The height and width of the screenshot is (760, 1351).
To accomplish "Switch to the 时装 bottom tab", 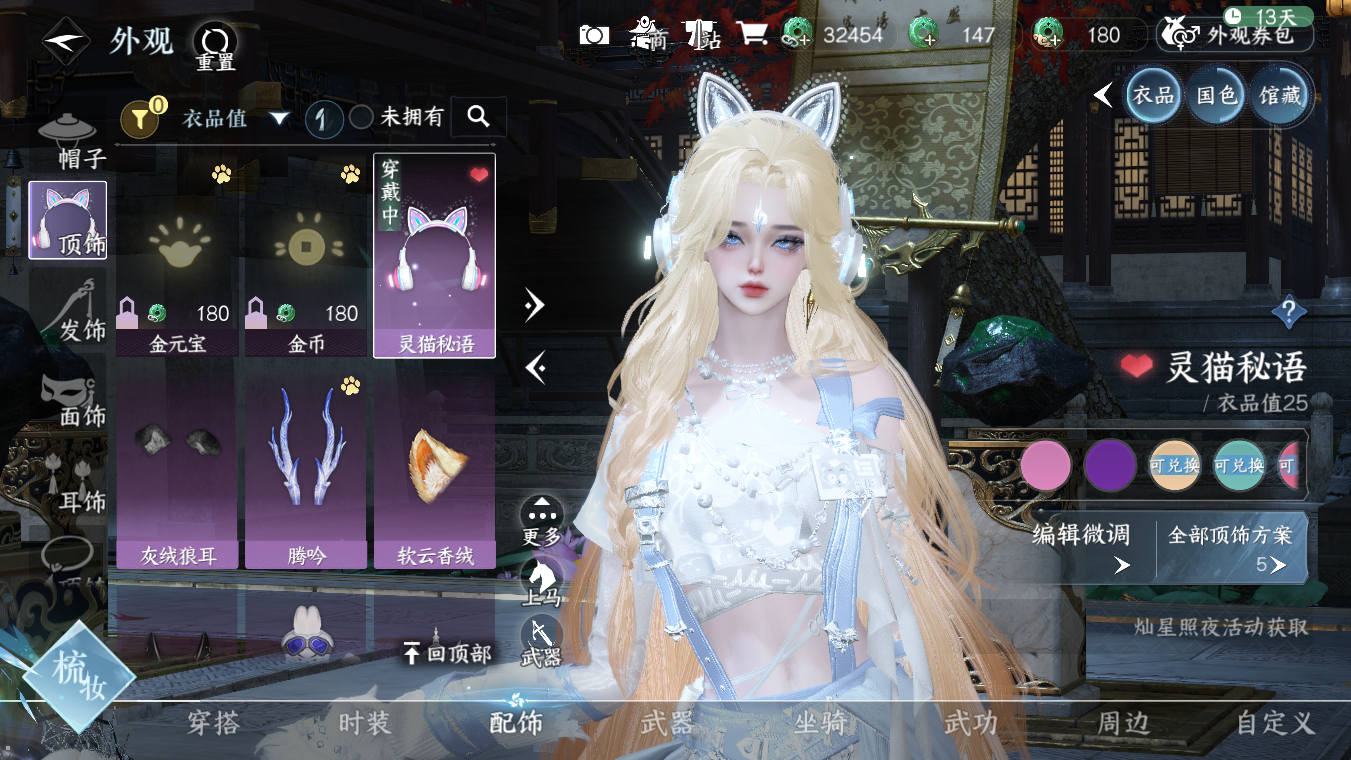I will [x=364, y=723].
